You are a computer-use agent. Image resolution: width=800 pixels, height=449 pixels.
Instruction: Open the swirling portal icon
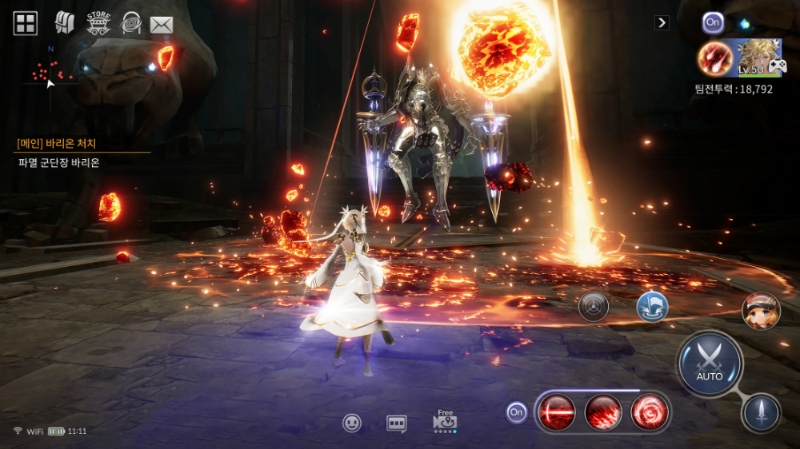click(130, 23)
